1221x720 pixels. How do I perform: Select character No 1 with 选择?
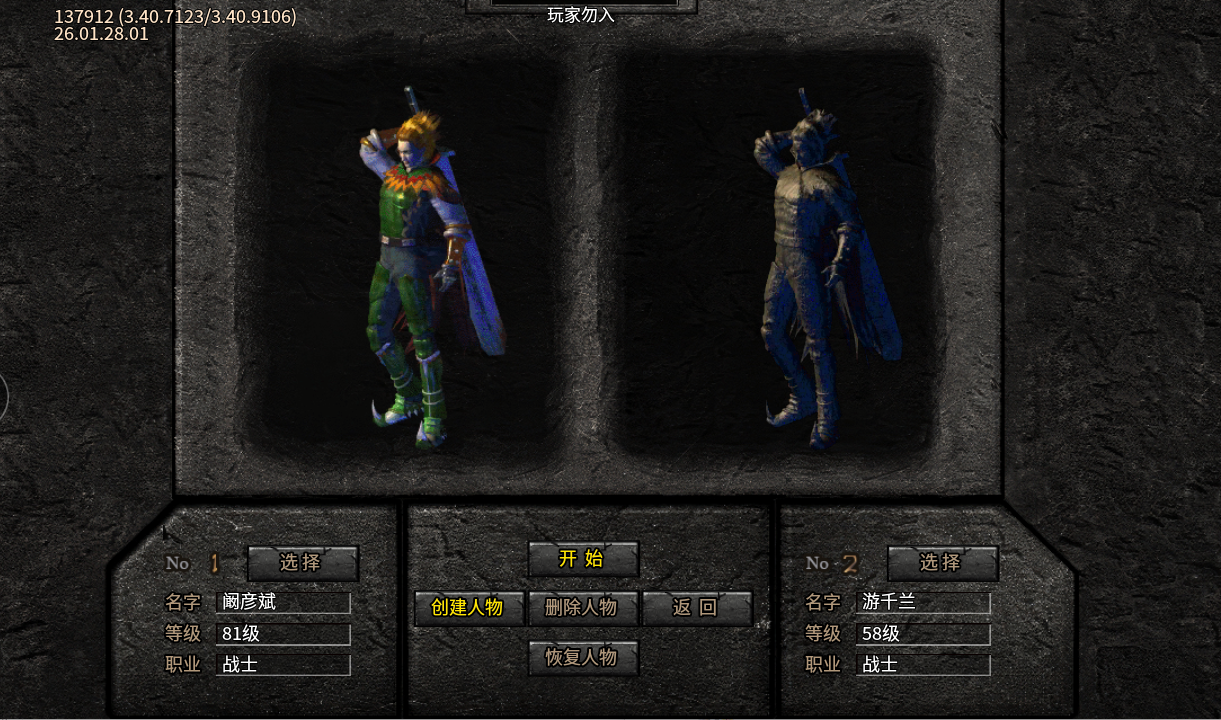pos(301,562)
